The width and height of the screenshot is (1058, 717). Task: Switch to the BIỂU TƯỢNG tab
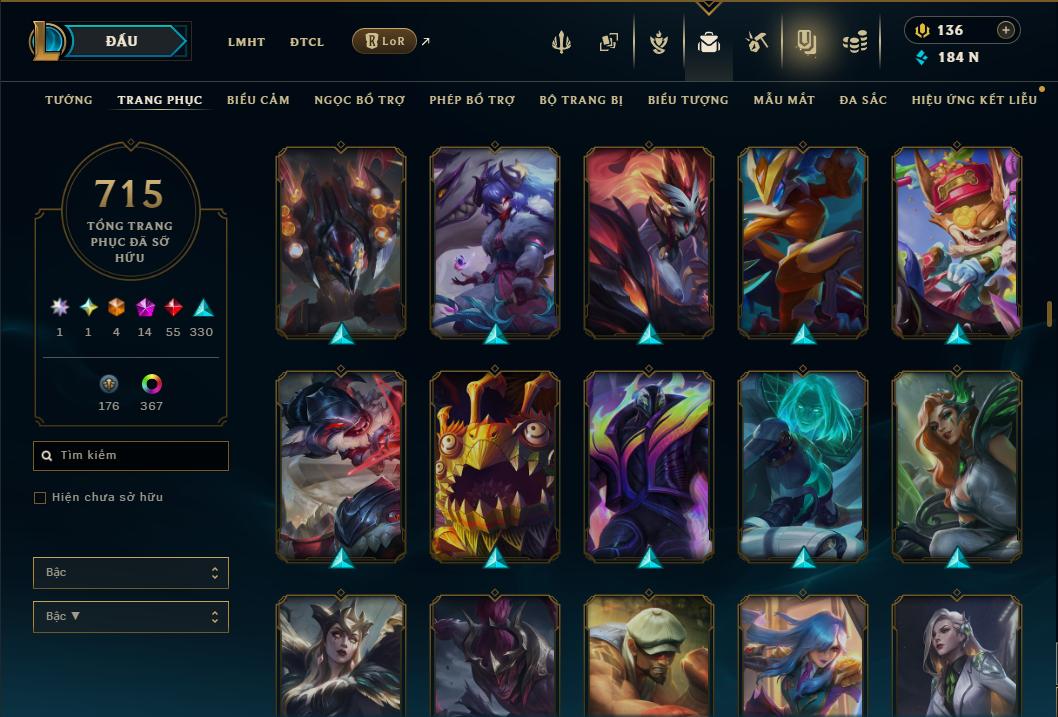tap(688, 100)
